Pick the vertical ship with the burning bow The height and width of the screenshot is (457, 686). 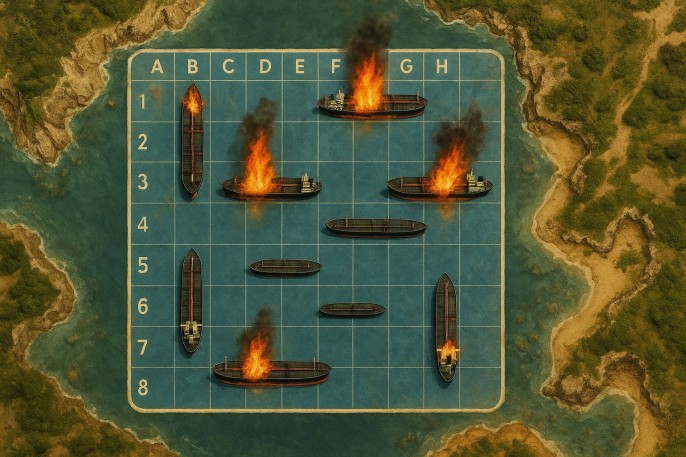point(192,140)
